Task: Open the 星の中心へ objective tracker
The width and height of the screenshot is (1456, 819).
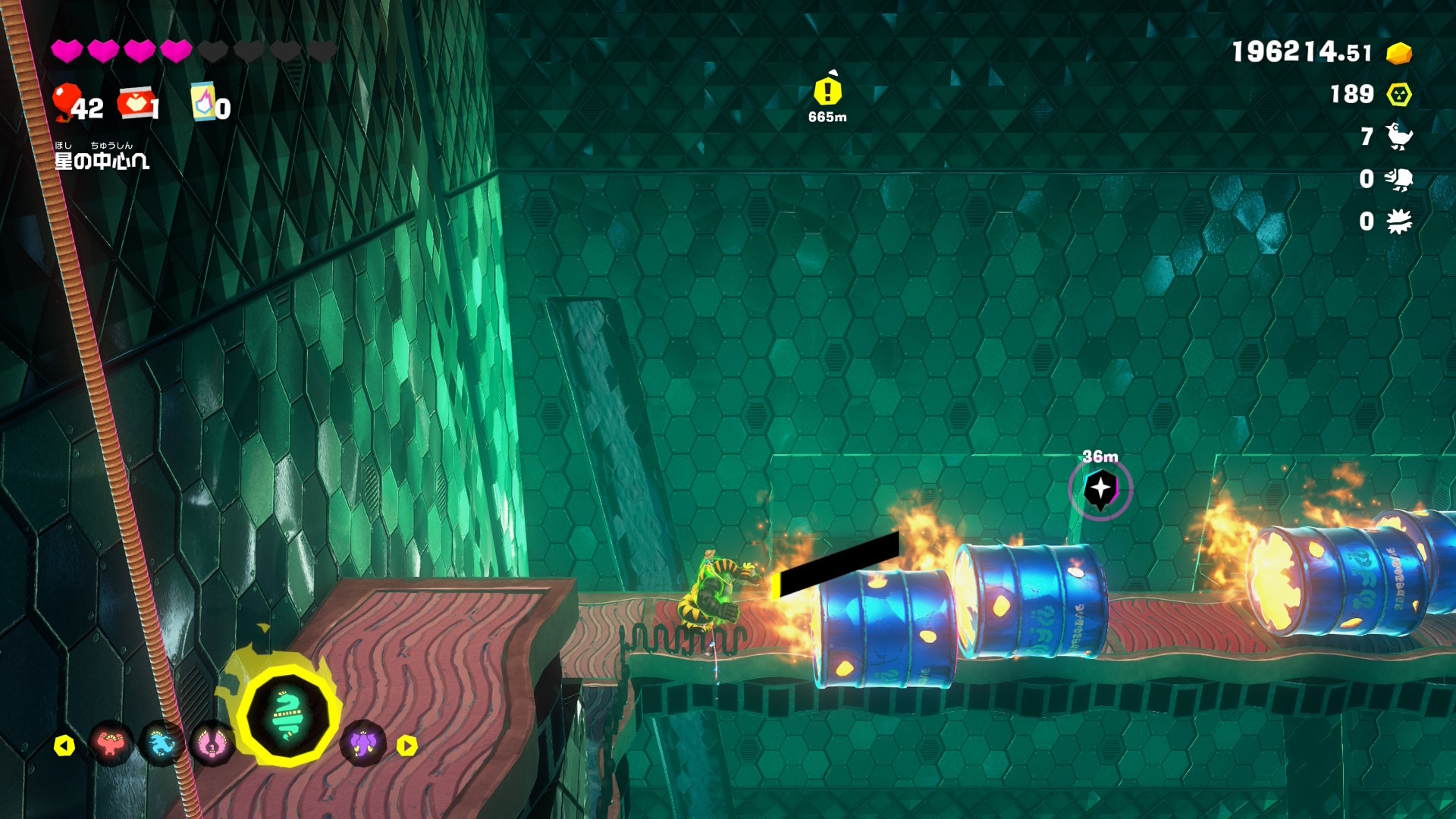Action: pyautogui.click(x=102, y=160)
